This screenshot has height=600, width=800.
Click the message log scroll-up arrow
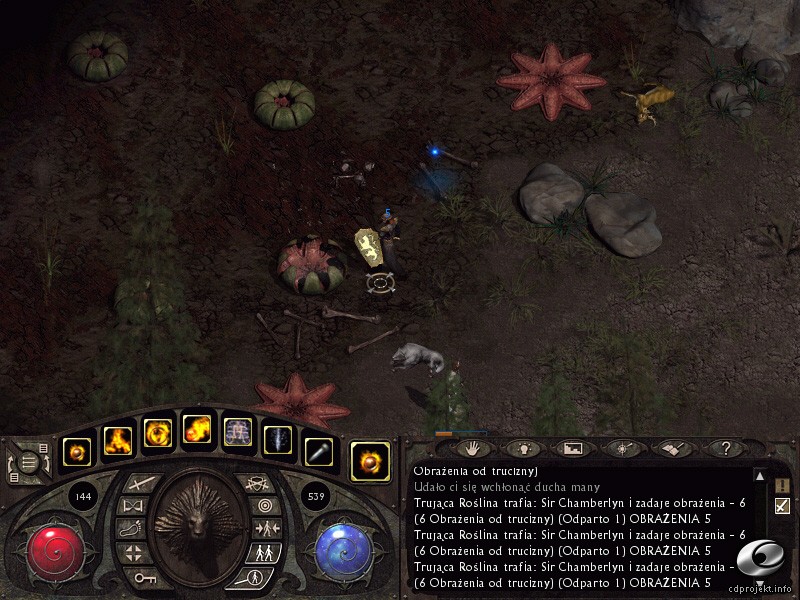760,477
